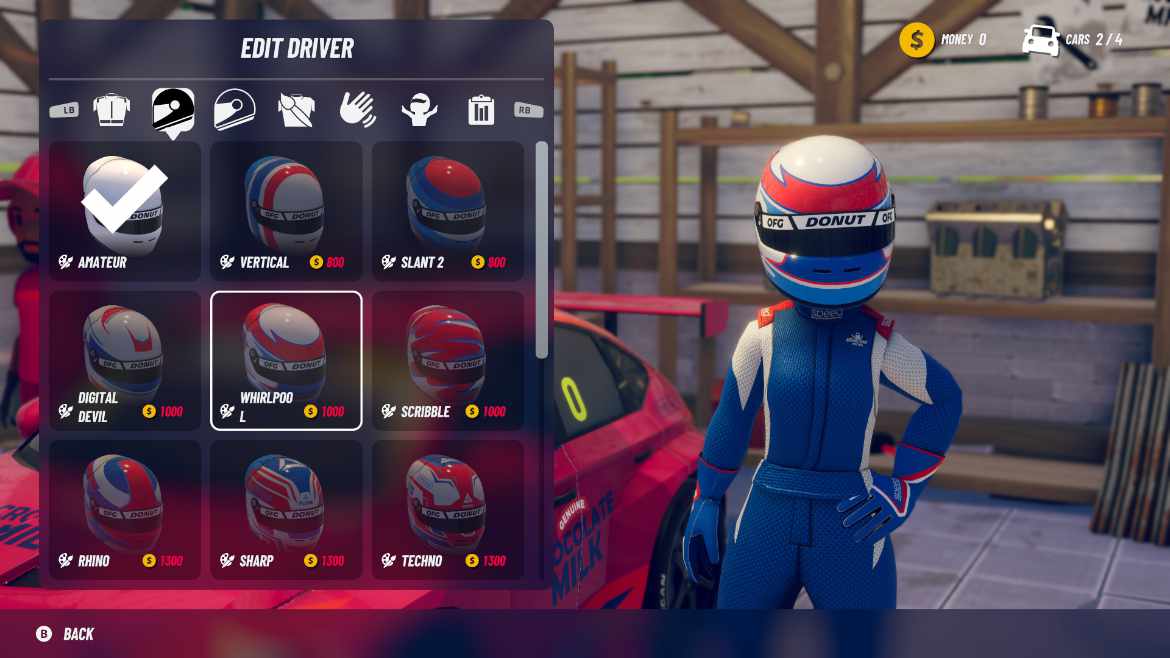Open the waving hand gesture tab
Viewport: 1170px width, 658px height.
pos(358,109)
